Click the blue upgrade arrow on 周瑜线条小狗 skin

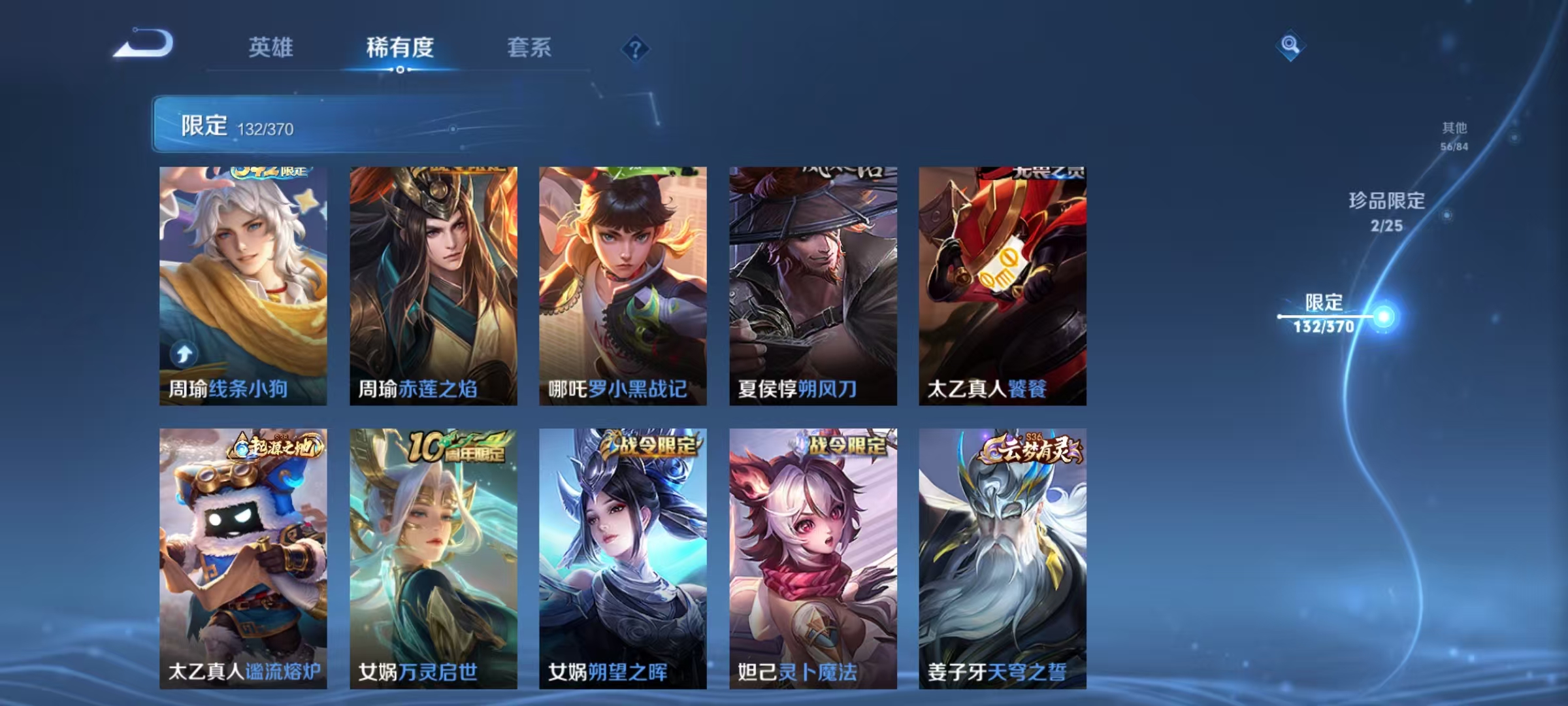[182, 354]
